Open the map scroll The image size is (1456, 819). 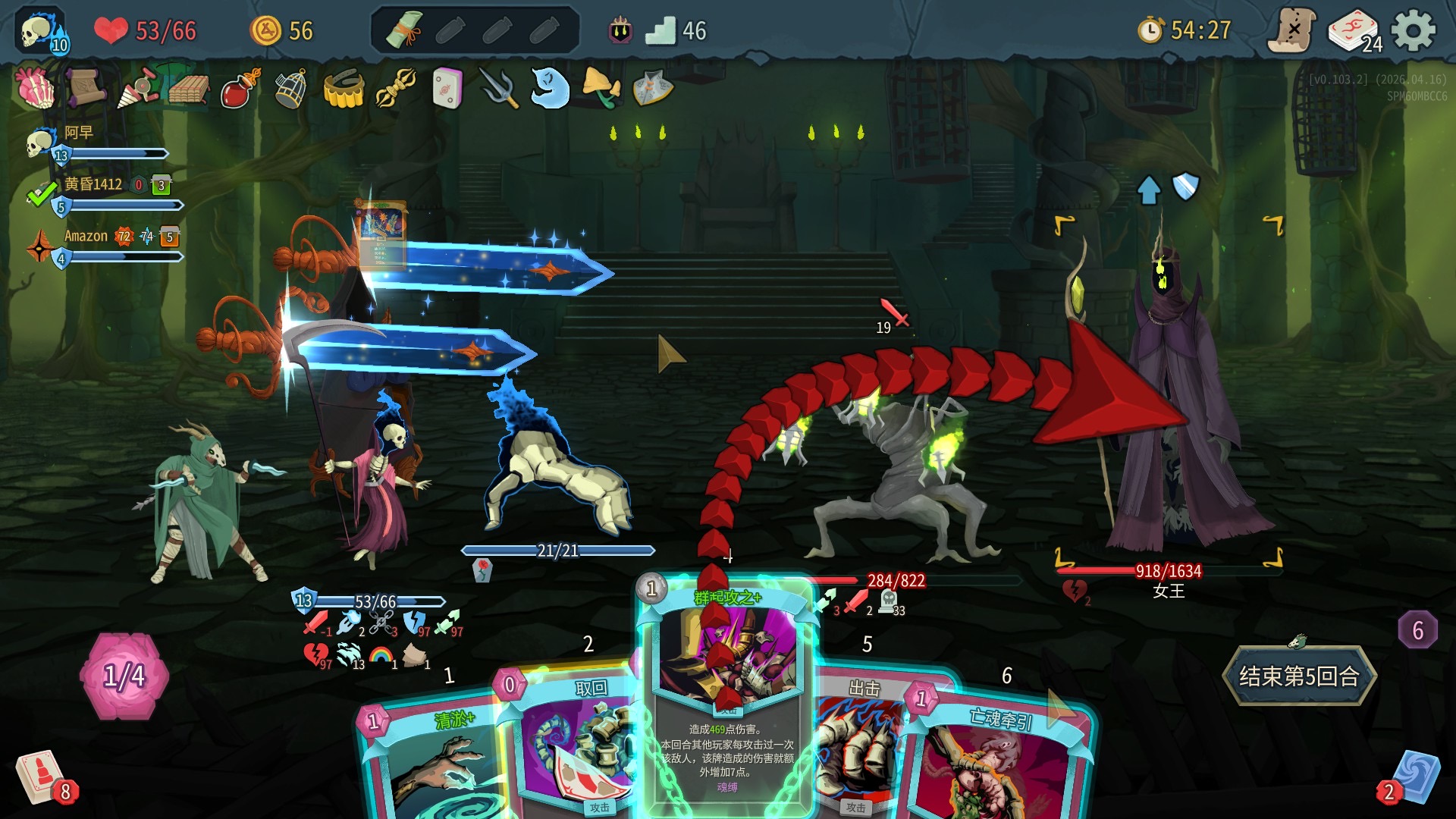(x=1292, y=31)
